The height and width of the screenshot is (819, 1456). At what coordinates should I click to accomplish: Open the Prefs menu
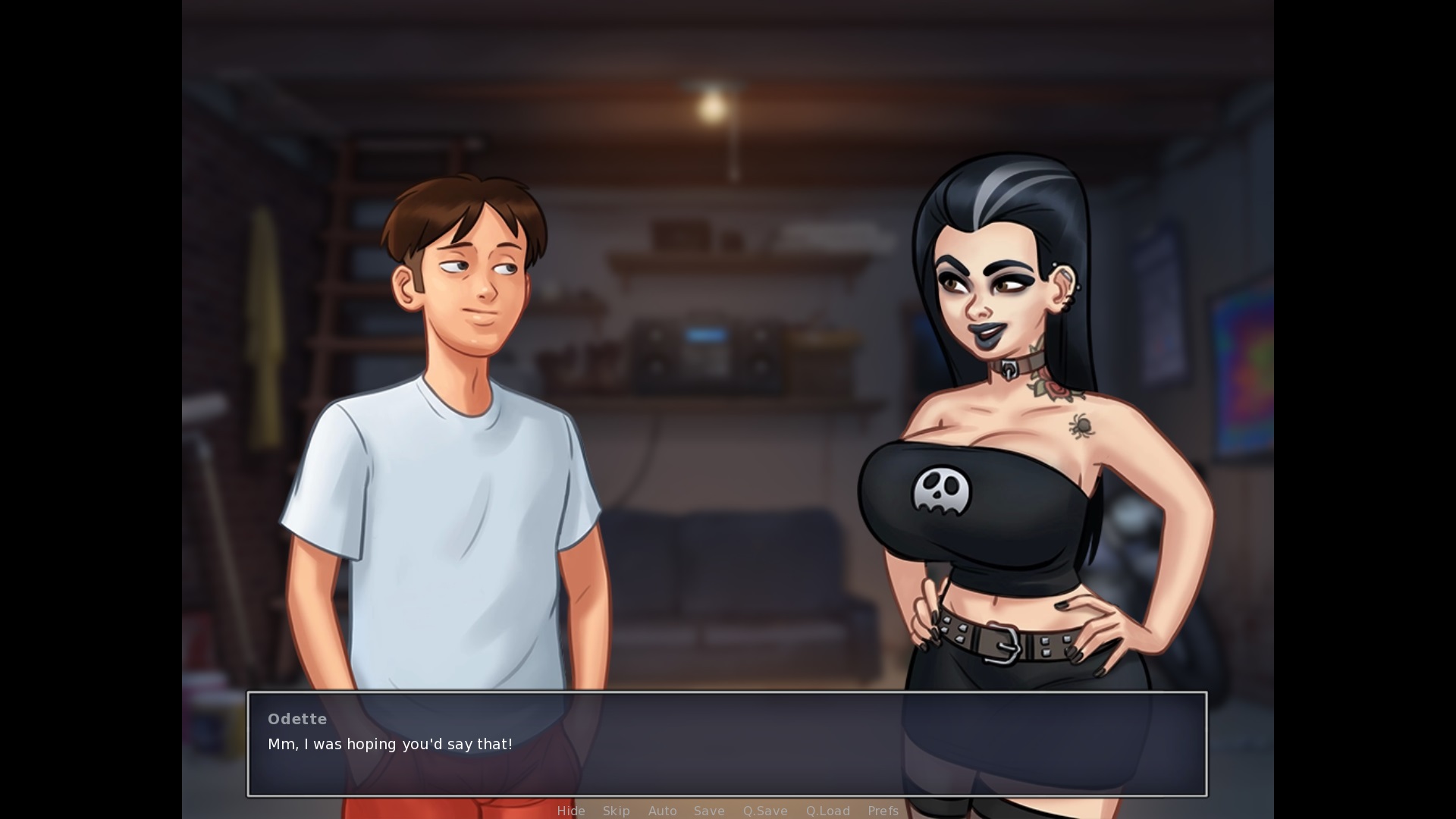point(883,811)
